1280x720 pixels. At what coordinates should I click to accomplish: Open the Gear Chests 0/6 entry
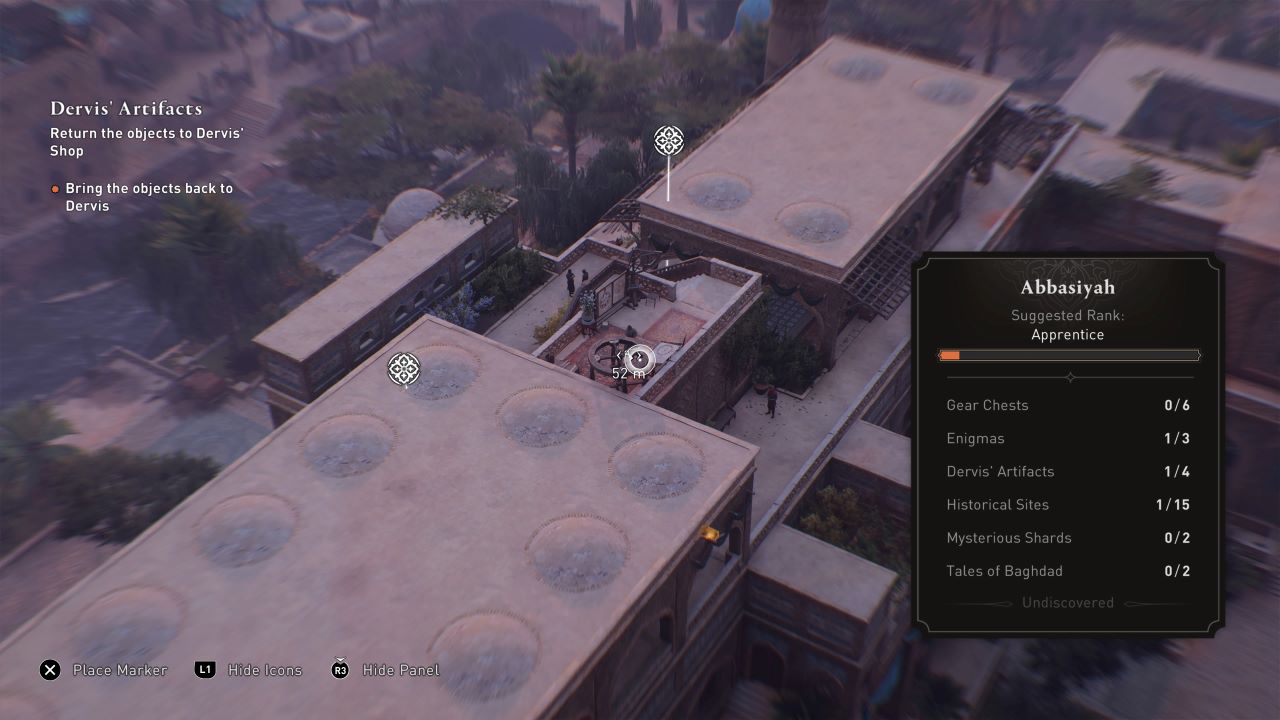pos(1069,405)
